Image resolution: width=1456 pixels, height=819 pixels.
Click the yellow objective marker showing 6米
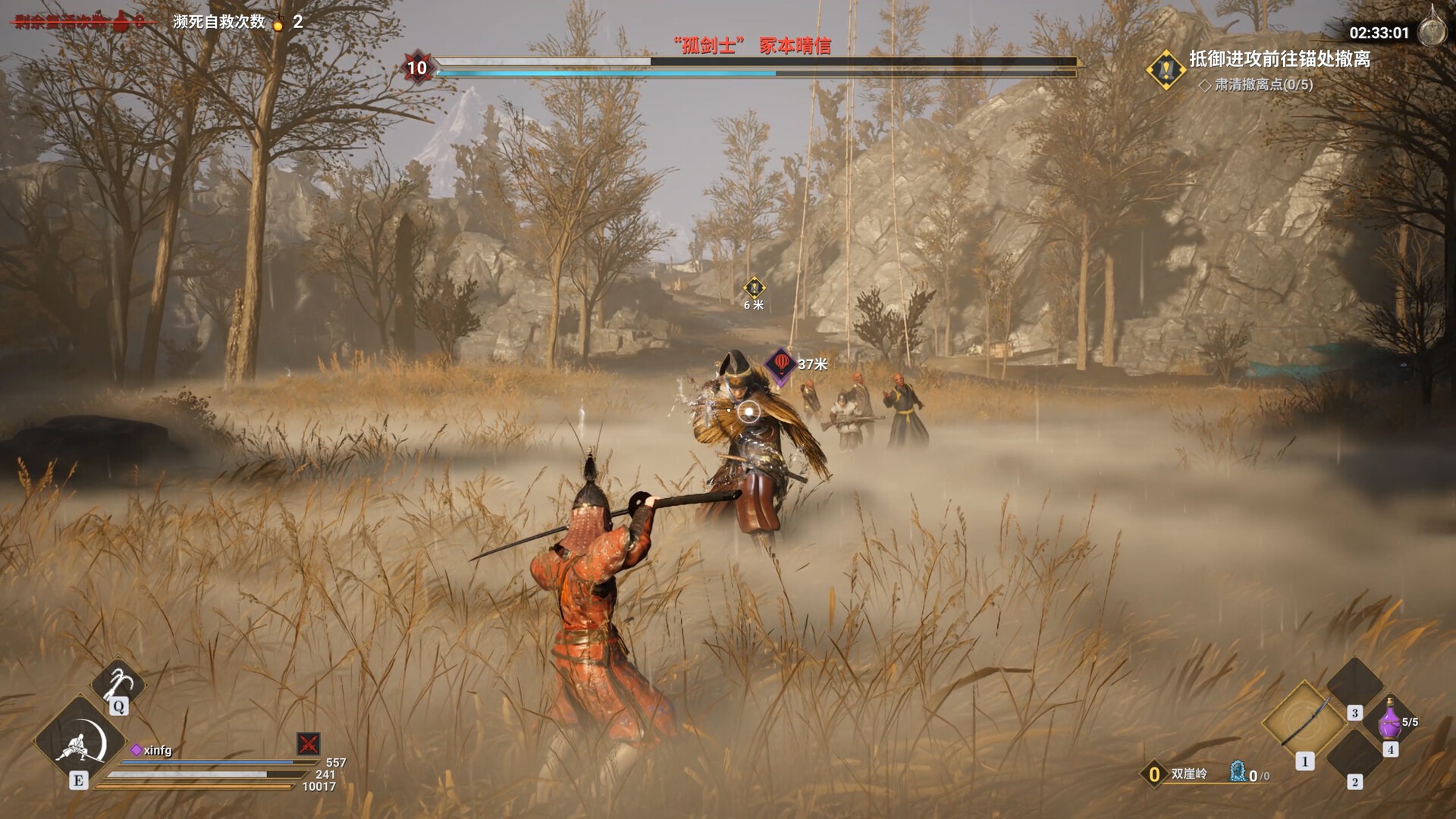(x=754, y=288)
